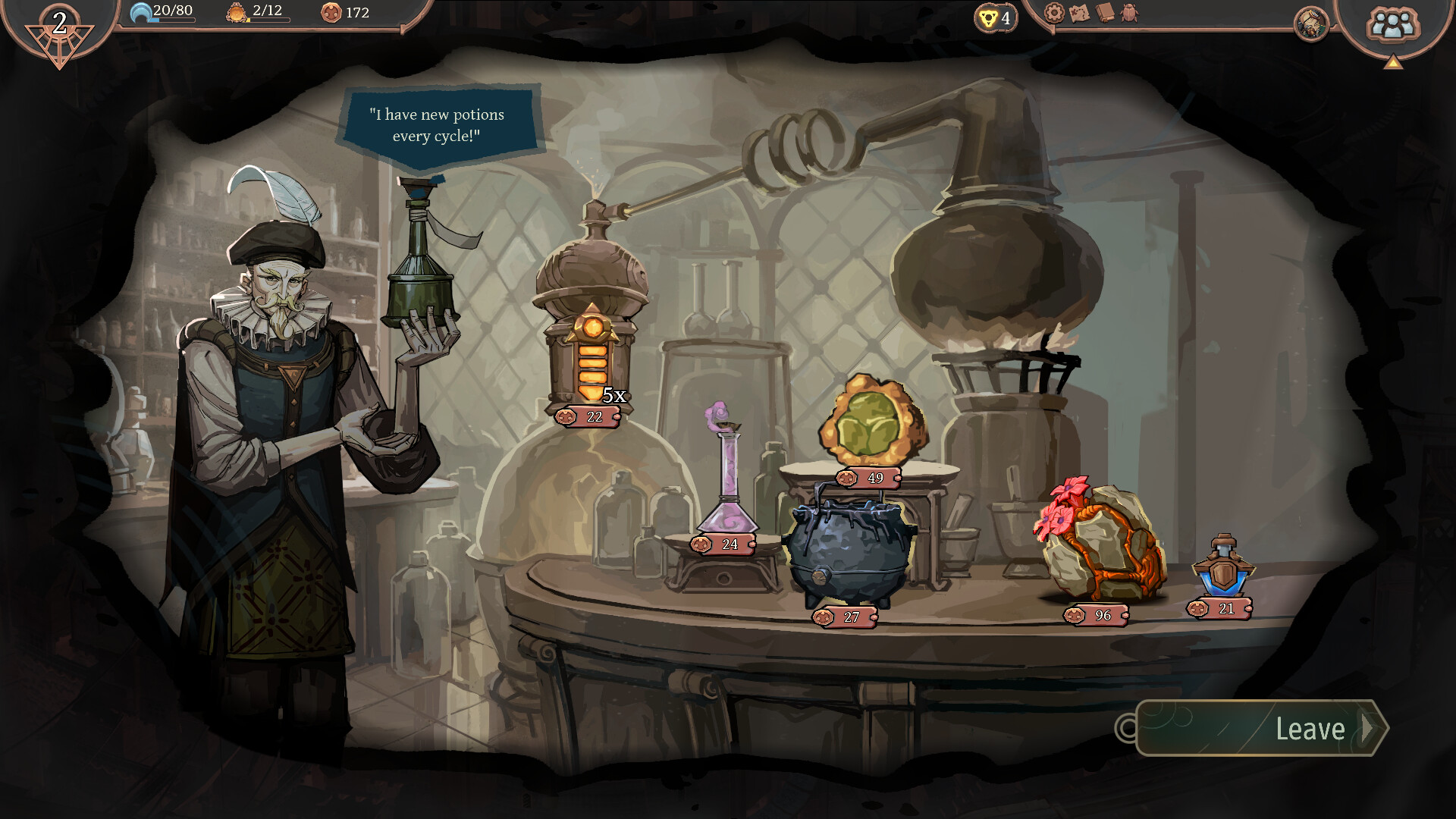Buy the green amber gem for 49

click(x=872, y=421)
